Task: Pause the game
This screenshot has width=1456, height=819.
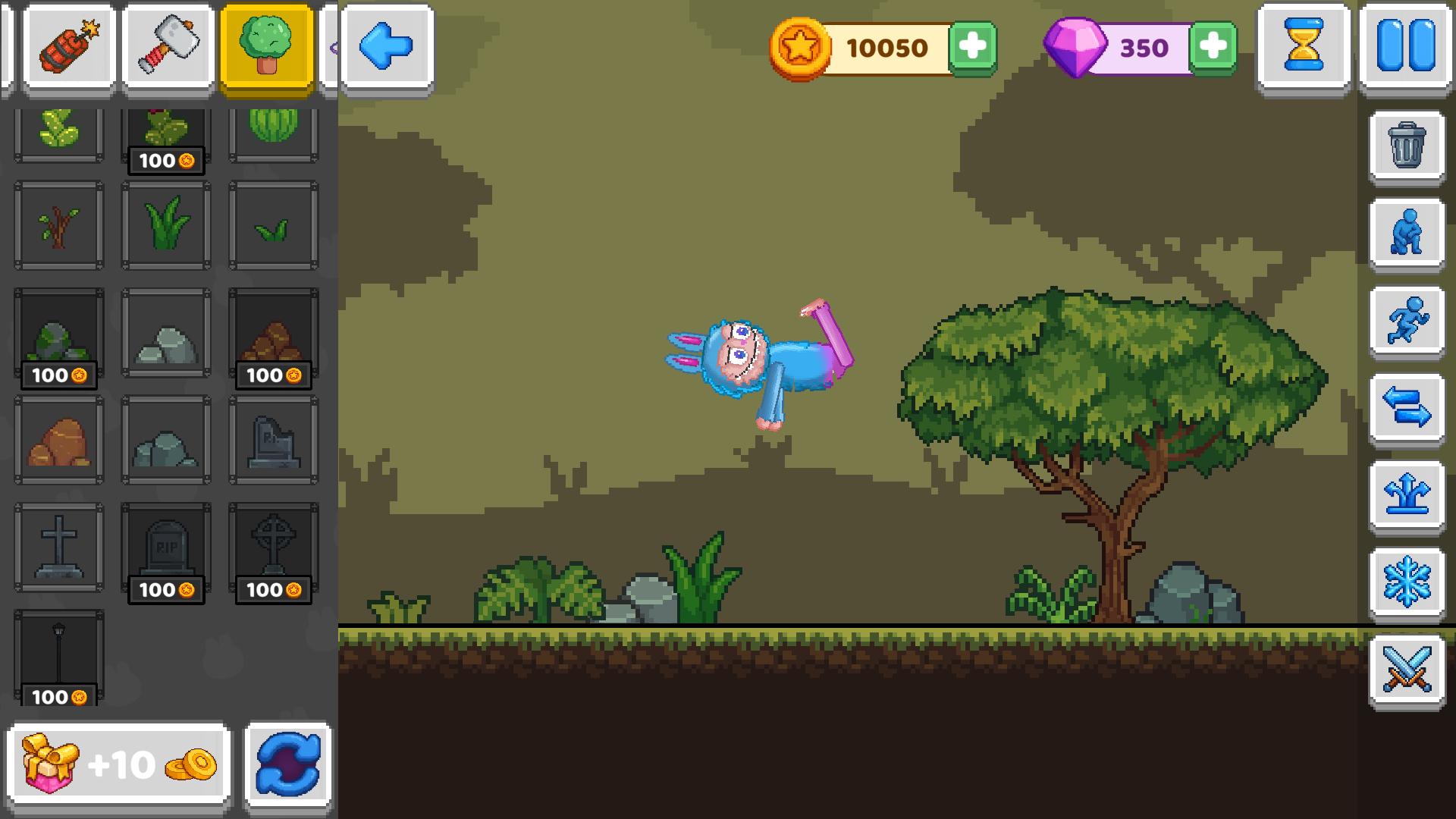Action: click(1407, 45)
